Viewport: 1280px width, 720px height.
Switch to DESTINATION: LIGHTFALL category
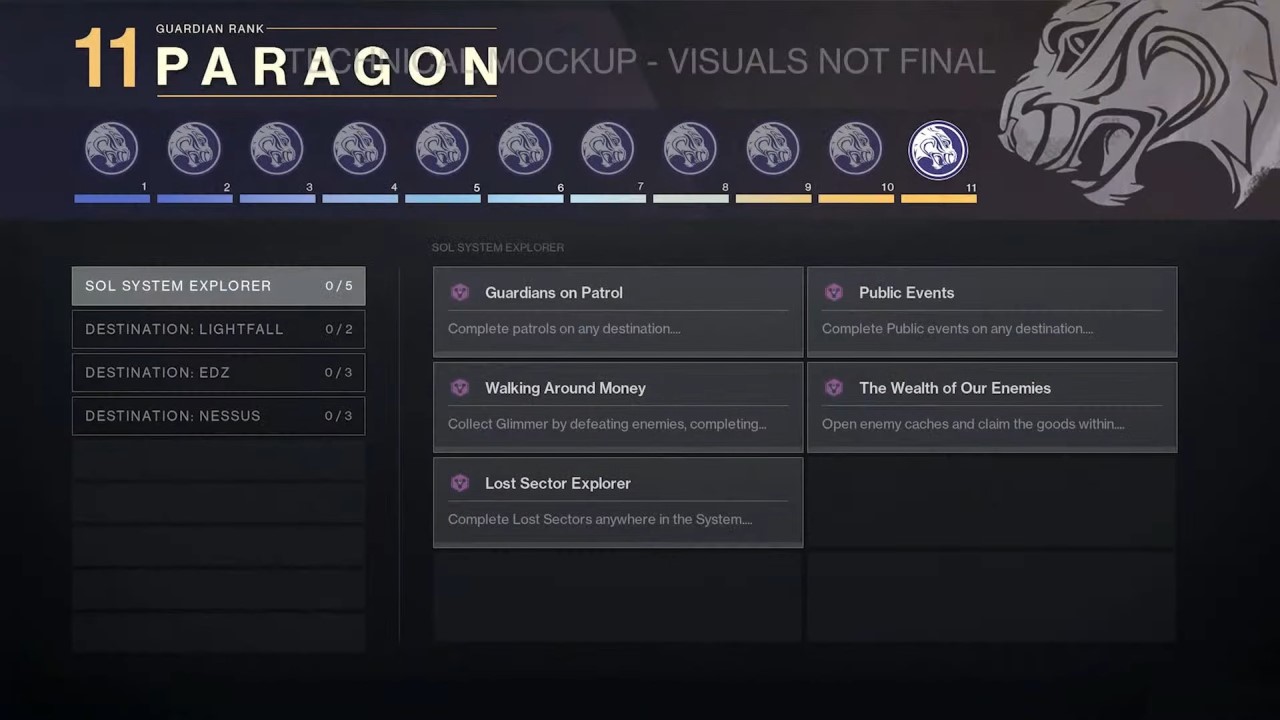[x=218, y=329]
